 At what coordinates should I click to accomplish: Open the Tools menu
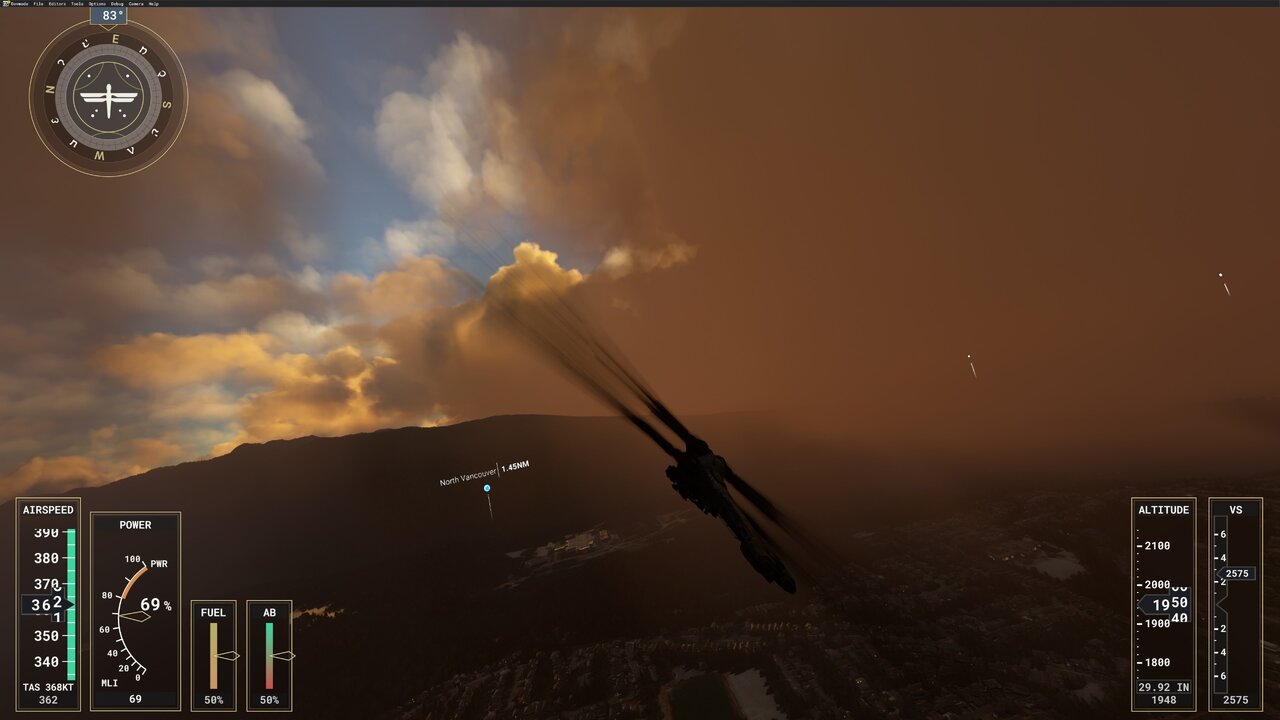pyautogui.click(x=77, y=4)
